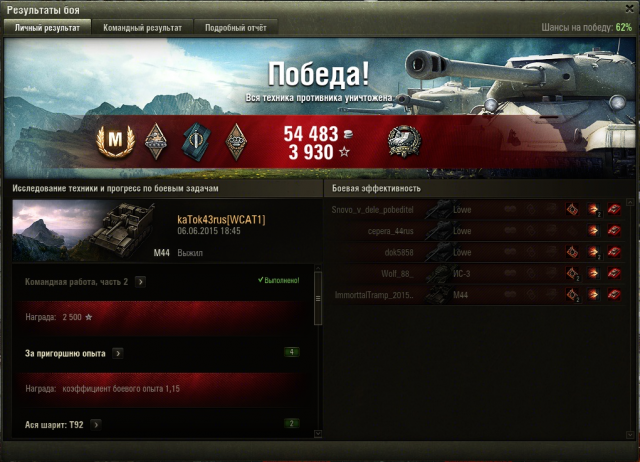Open the Ася шарит: Т92 mission arrow
The width and height of the screenshot is (640, 462).
tap(96, 424)
